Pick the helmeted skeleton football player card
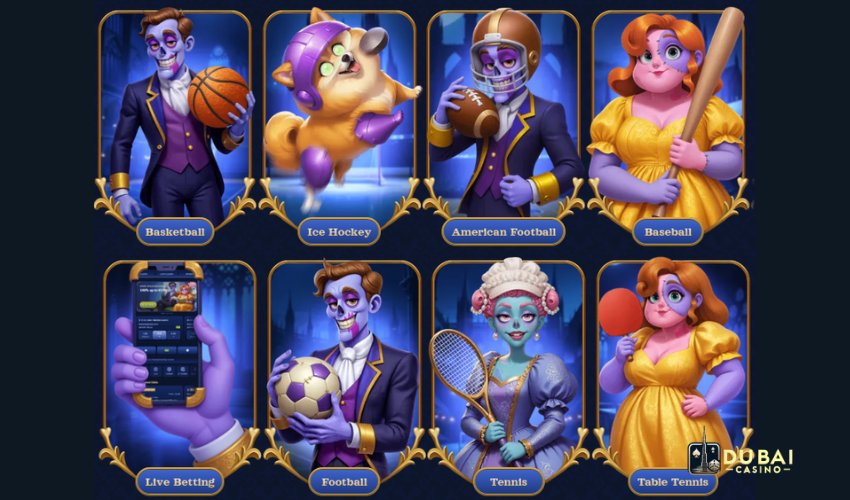850x500 pixels. [503, 115]
